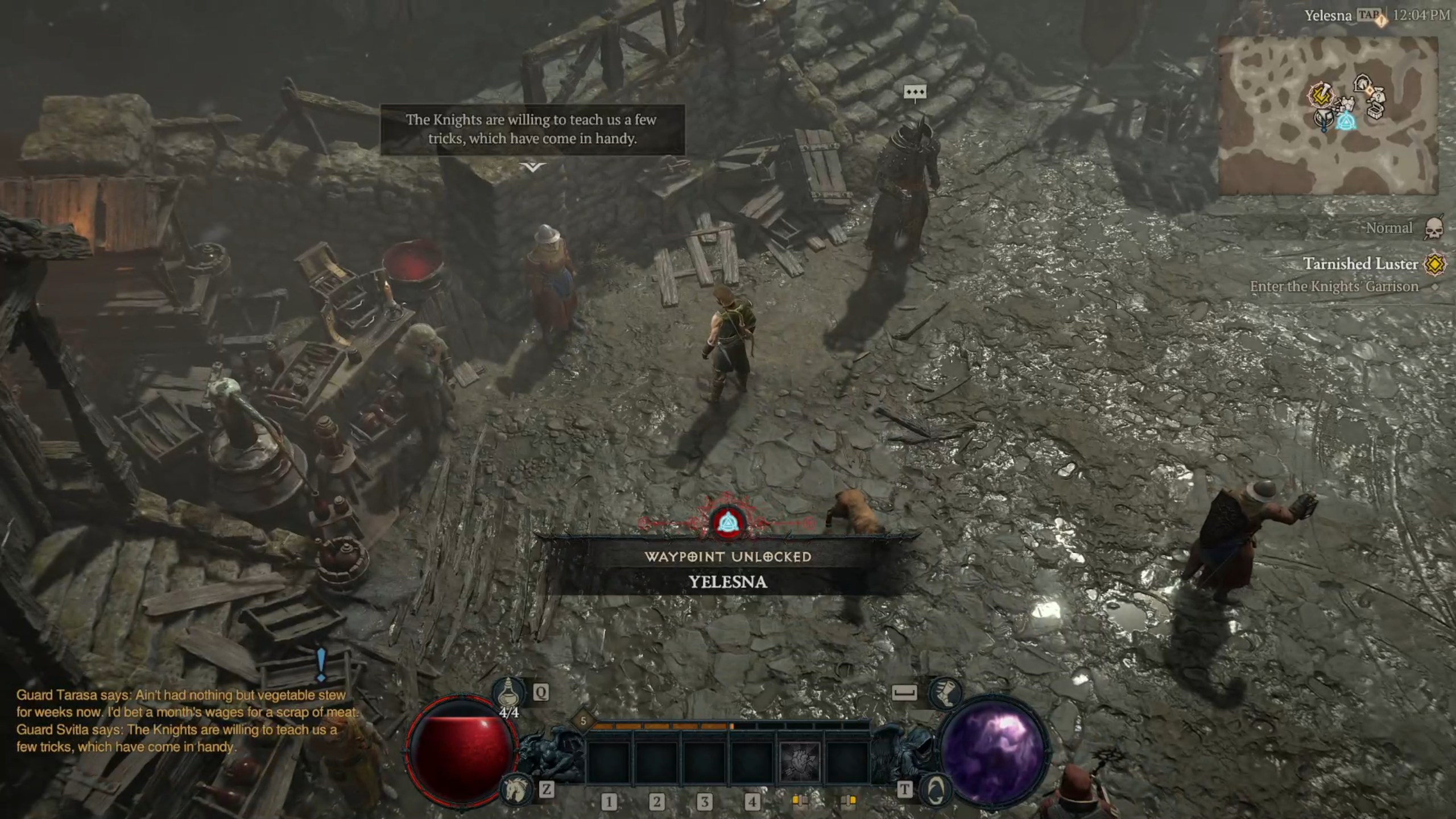The image size is (1456, 819).
Task: Open the chat log with guard messages
Action: [x=182, y=721]
